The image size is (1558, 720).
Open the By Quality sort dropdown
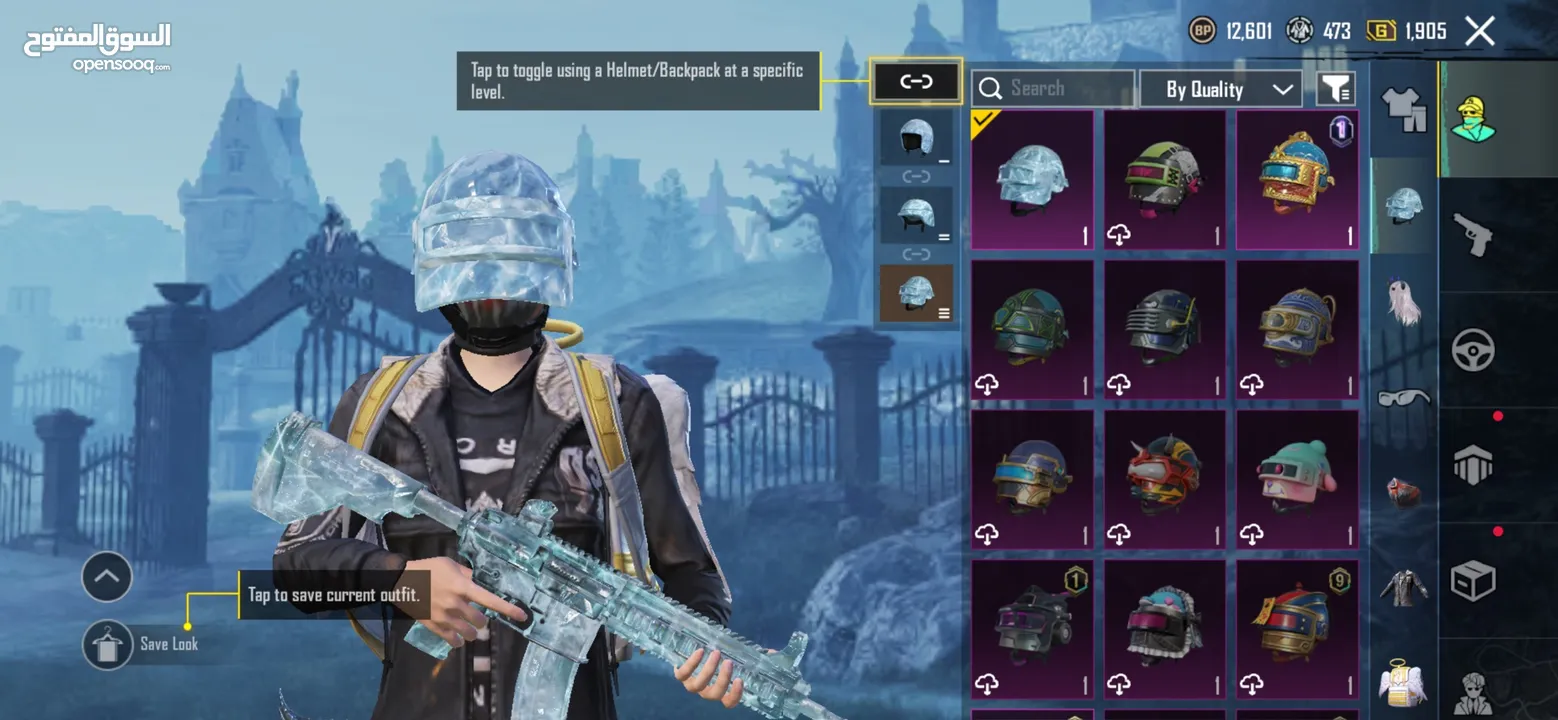point(1220,89)
